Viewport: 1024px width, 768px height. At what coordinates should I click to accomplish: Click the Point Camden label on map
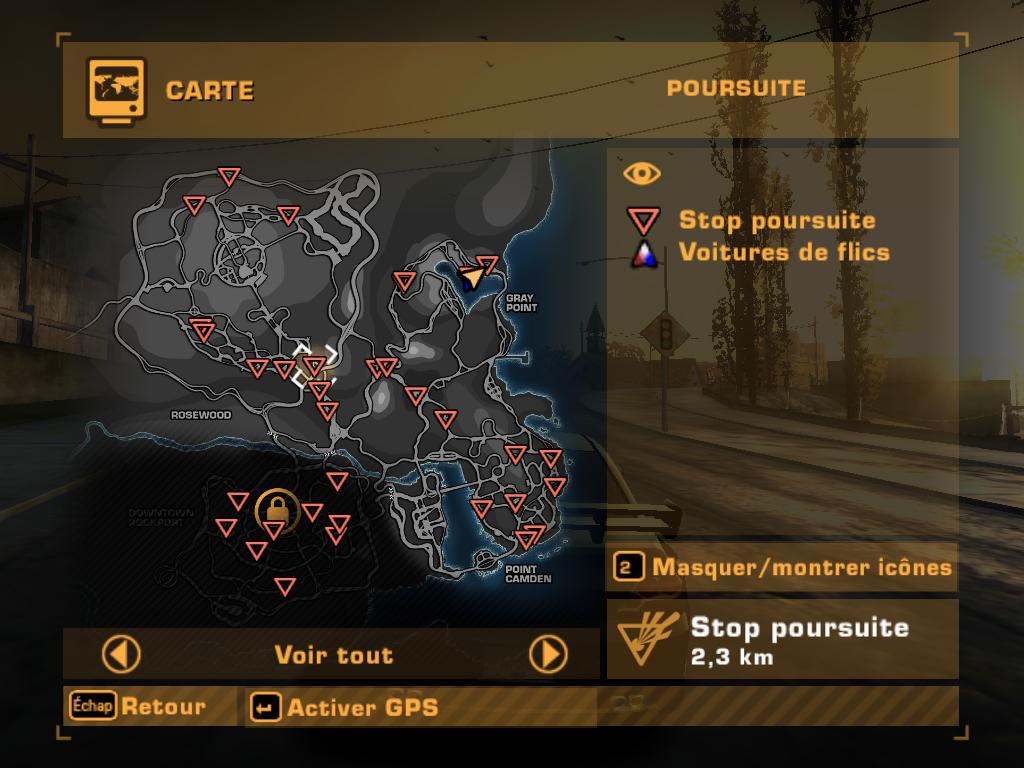528,574
